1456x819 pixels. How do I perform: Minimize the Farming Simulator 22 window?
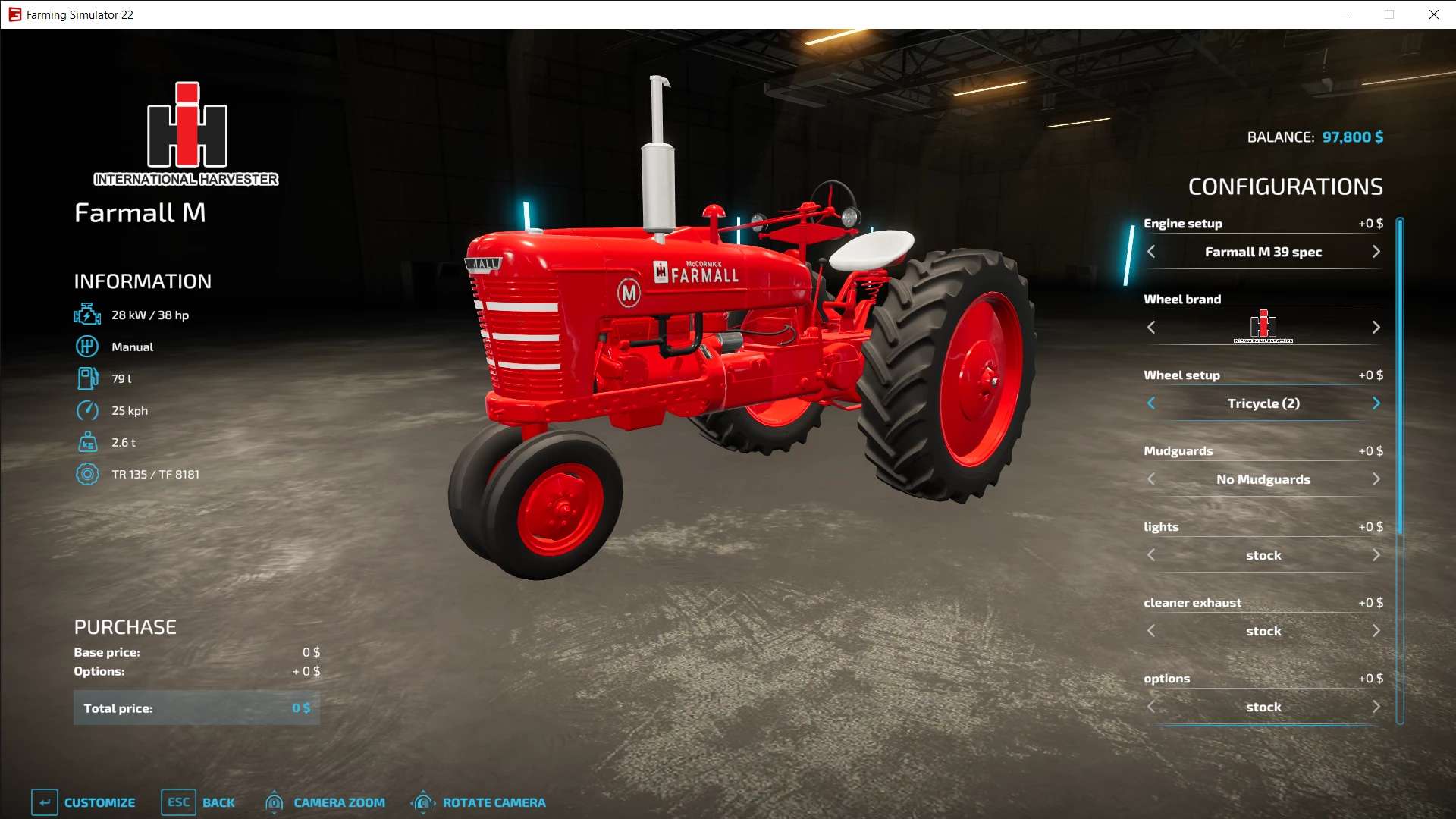click(1345, 14)
